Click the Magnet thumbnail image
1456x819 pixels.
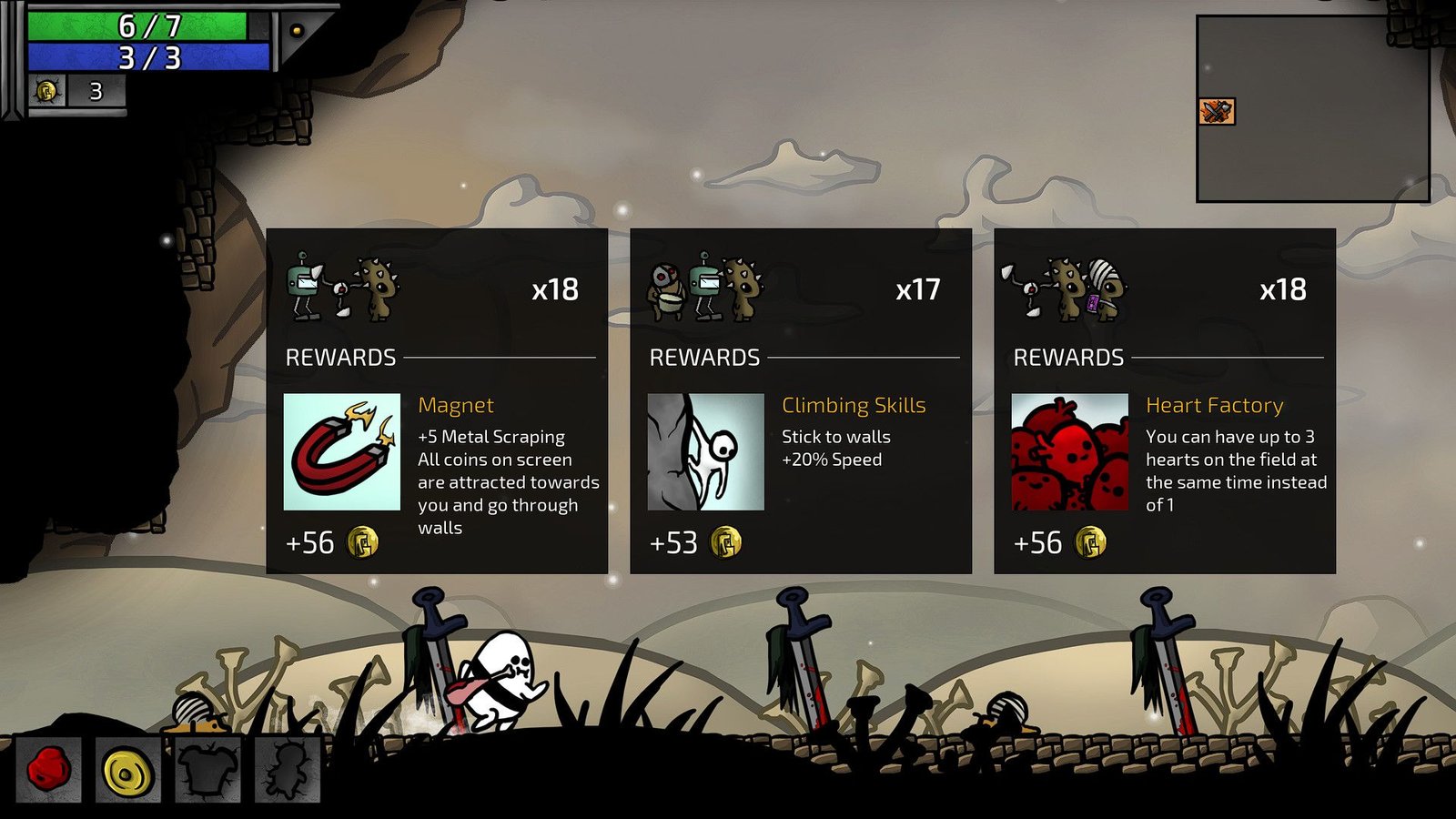coord(342,451)
